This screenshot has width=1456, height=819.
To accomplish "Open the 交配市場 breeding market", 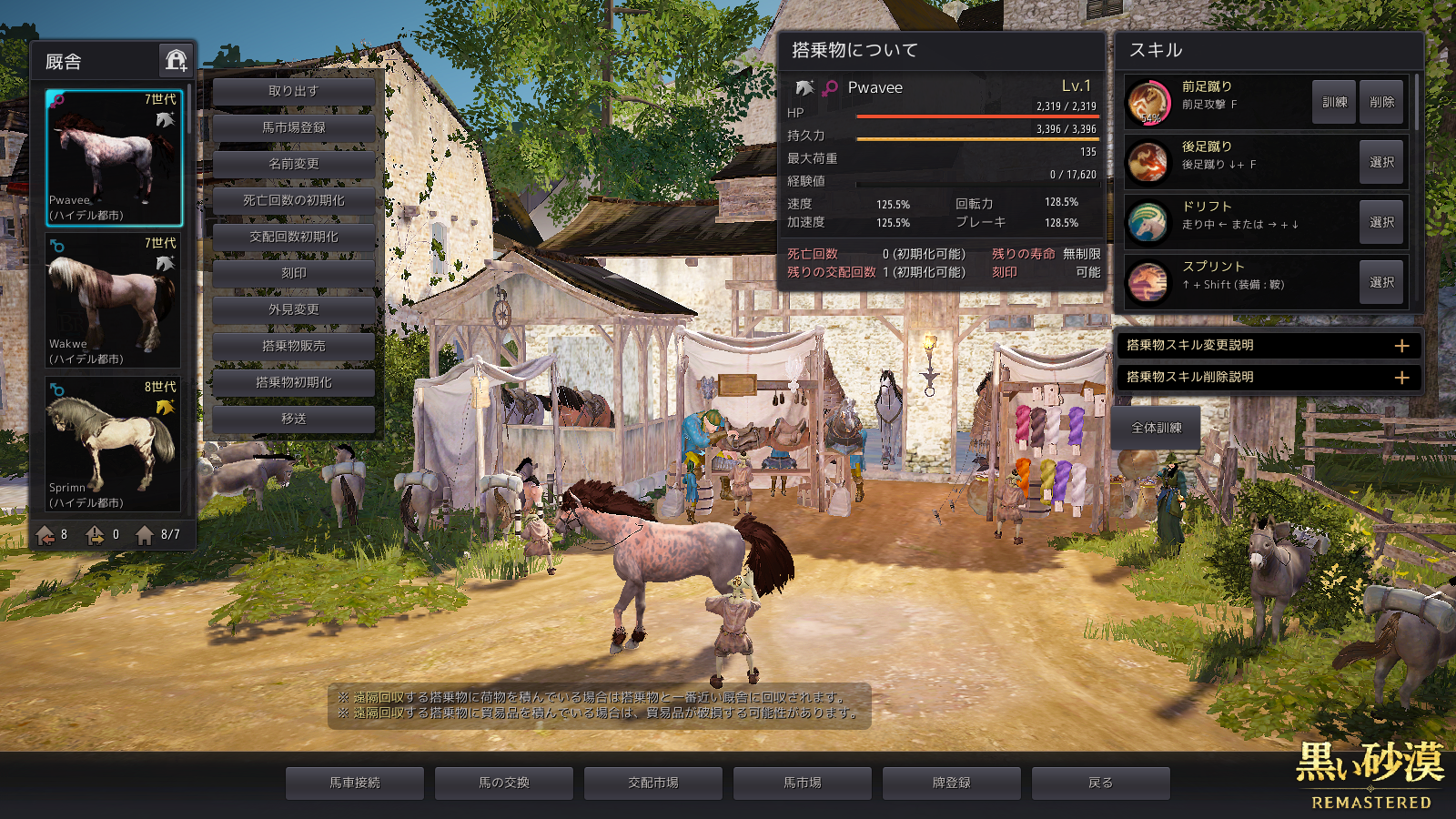I will [x=653, y=783].
